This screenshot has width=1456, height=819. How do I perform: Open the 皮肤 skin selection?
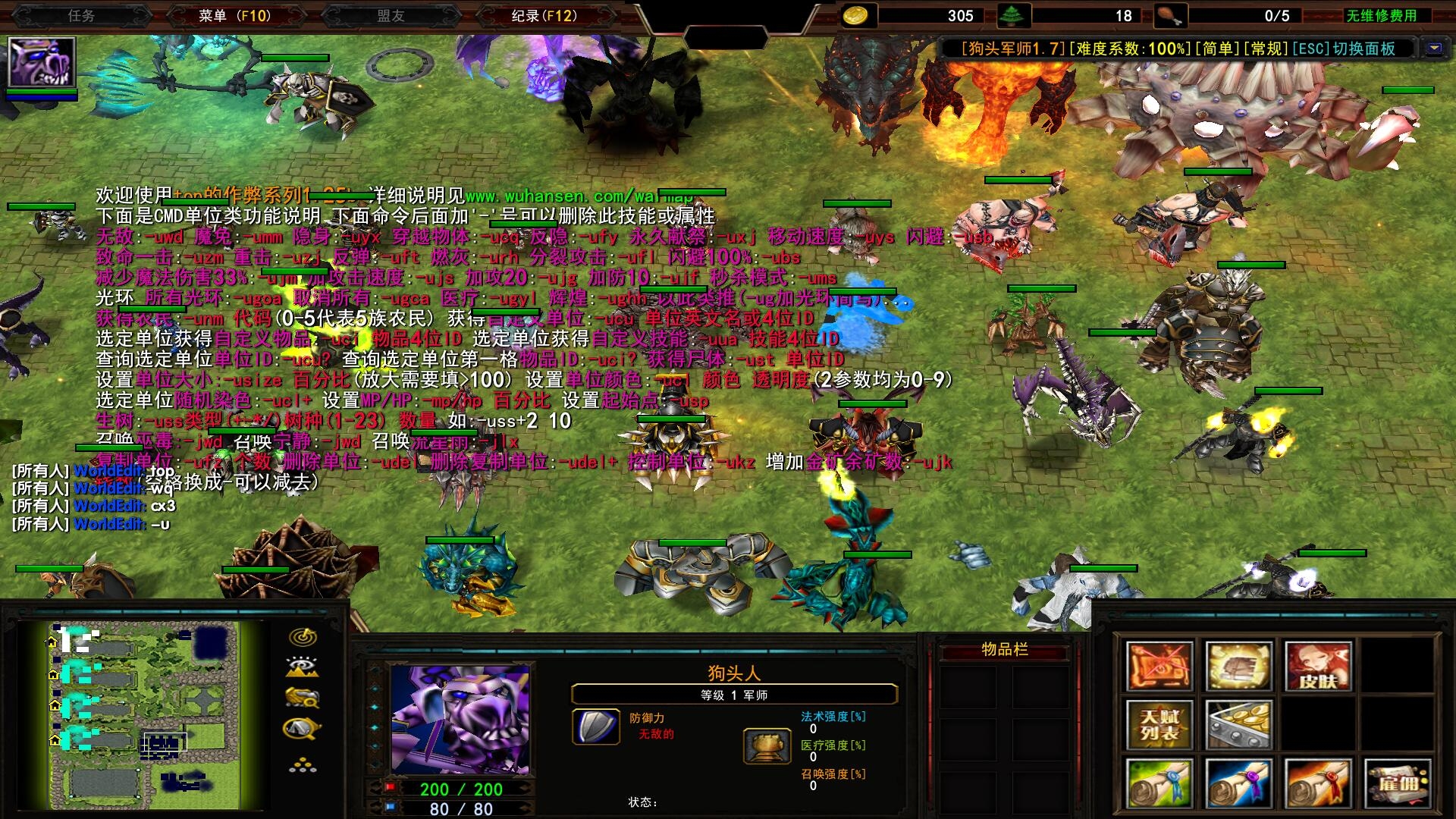click(1317, 666)
